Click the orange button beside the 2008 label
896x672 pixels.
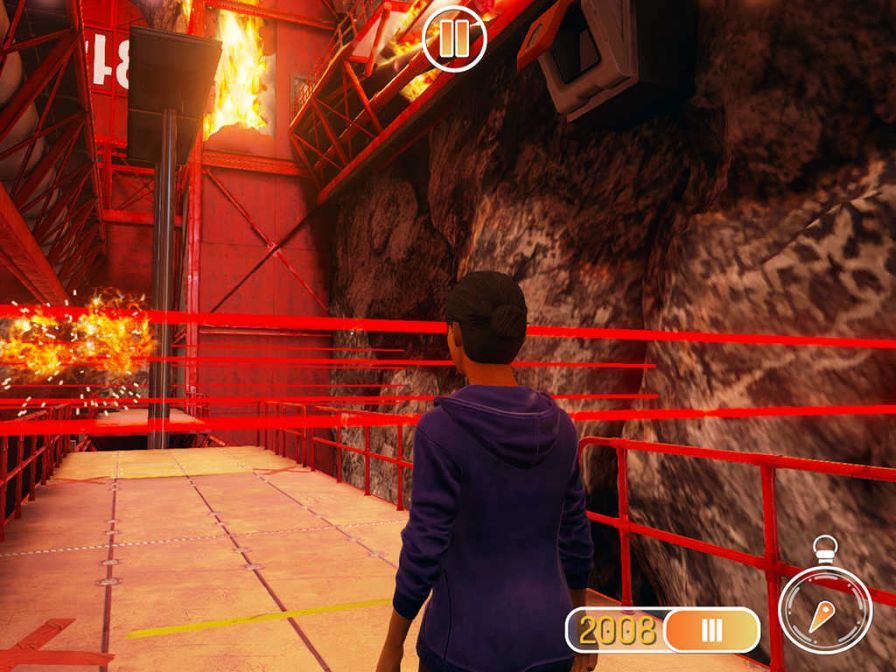pyautogui.click(x=711, y=630)
